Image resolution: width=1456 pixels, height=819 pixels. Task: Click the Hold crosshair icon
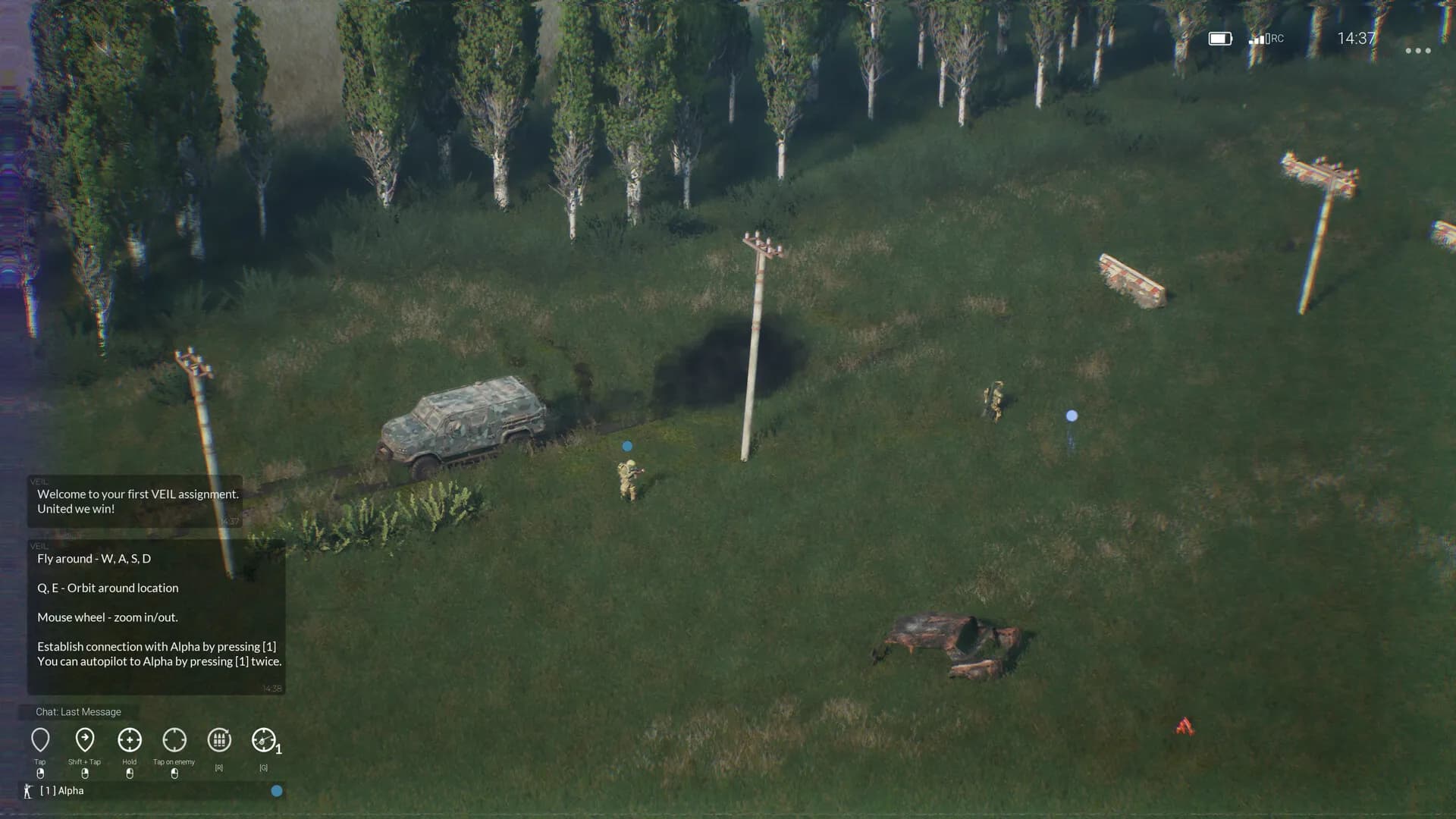click(x=129, y=739)
